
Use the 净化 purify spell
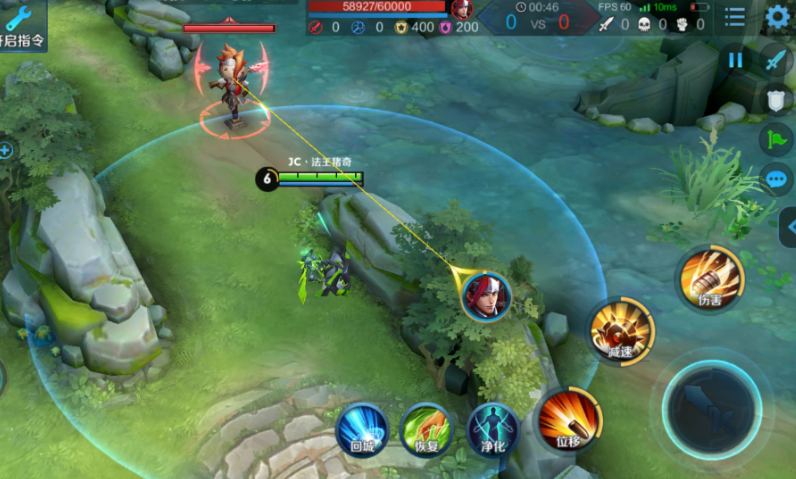493,430
